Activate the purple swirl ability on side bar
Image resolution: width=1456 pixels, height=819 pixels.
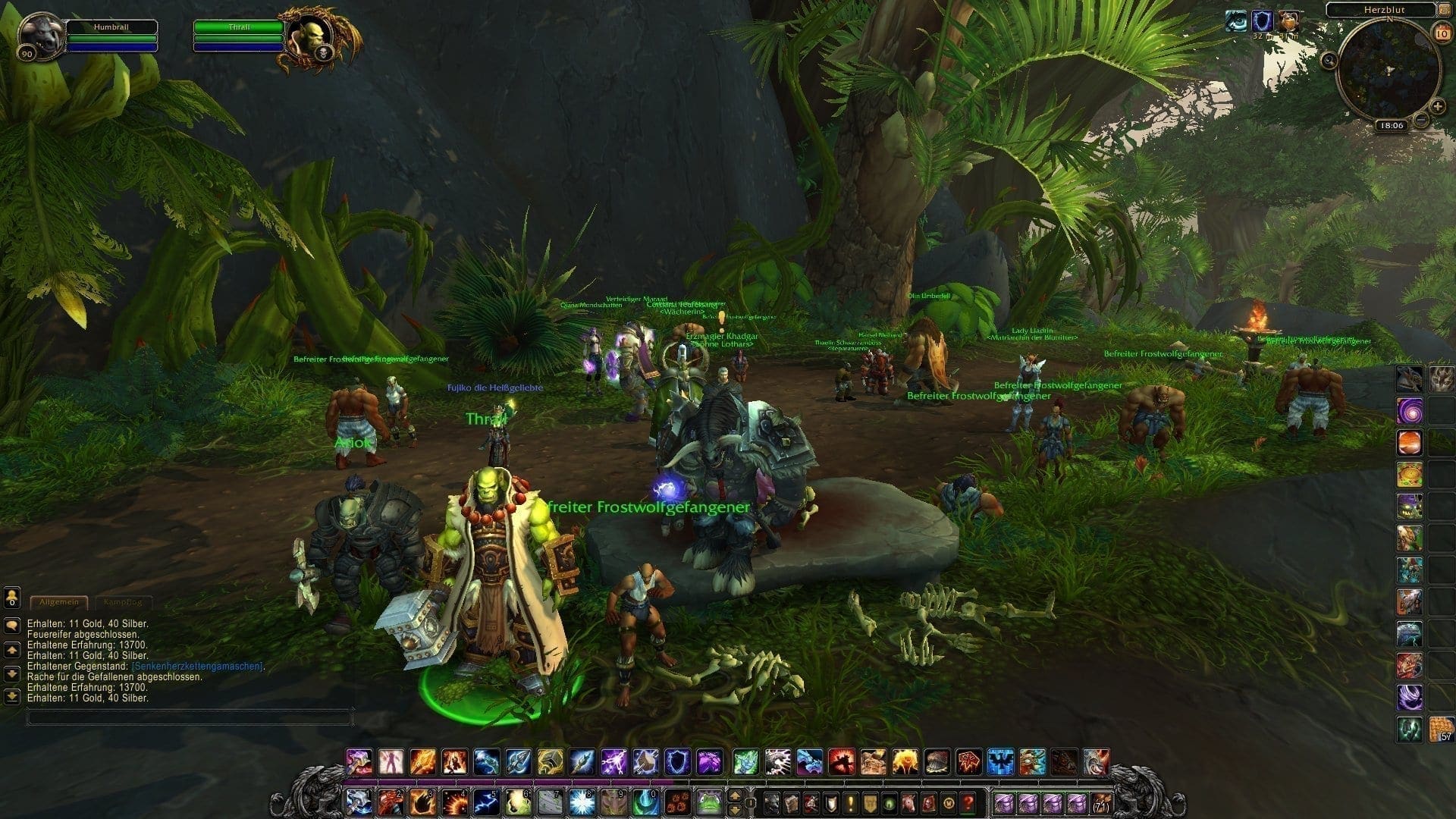(x=1410, y=411)
